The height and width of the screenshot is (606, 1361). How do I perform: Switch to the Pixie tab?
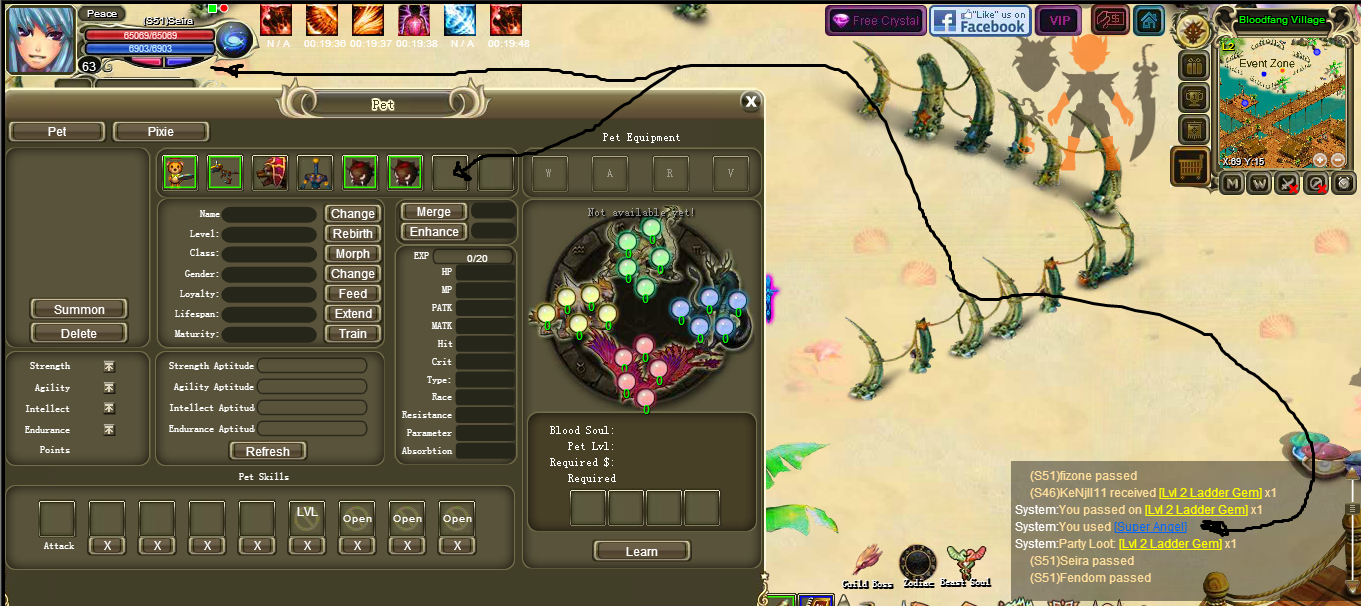click(x=160, y=132)
